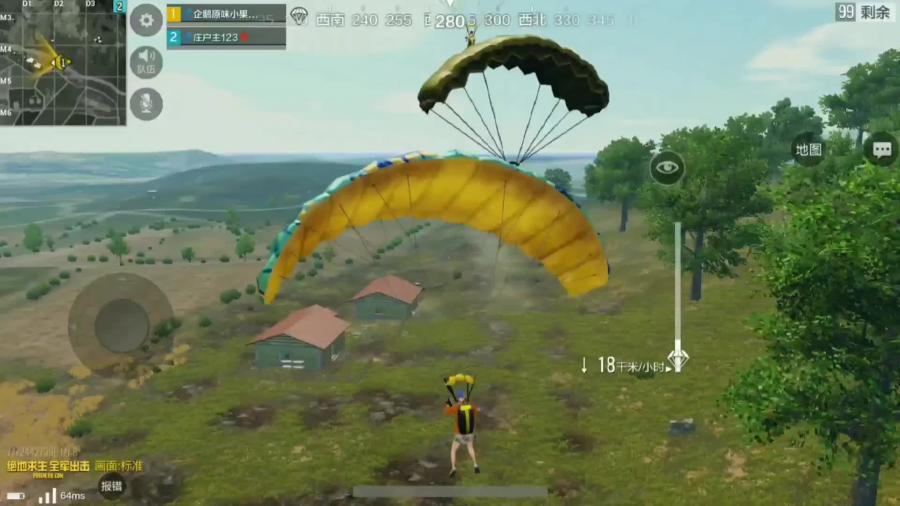Select teammate 2 庄户主123 in squad list

click(226, 38)
